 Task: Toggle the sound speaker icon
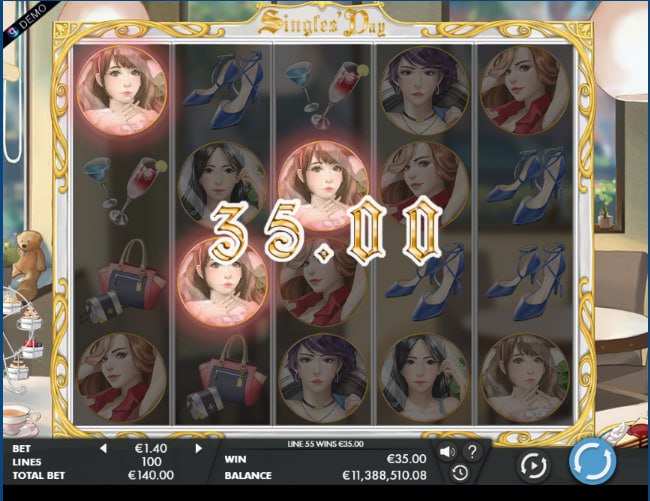(447, 451)
